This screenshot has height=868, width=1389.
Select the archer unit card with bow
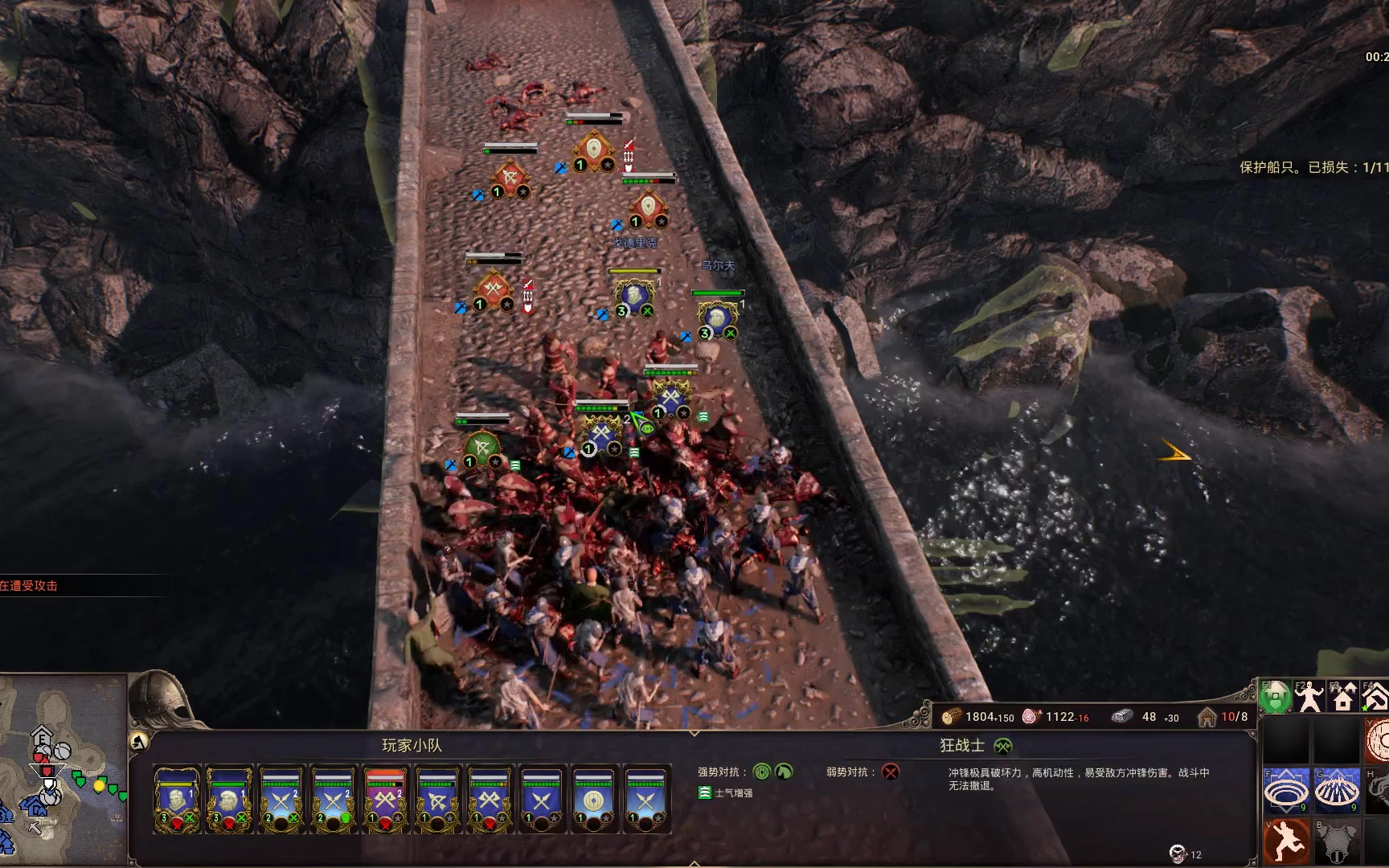(438, 799)
